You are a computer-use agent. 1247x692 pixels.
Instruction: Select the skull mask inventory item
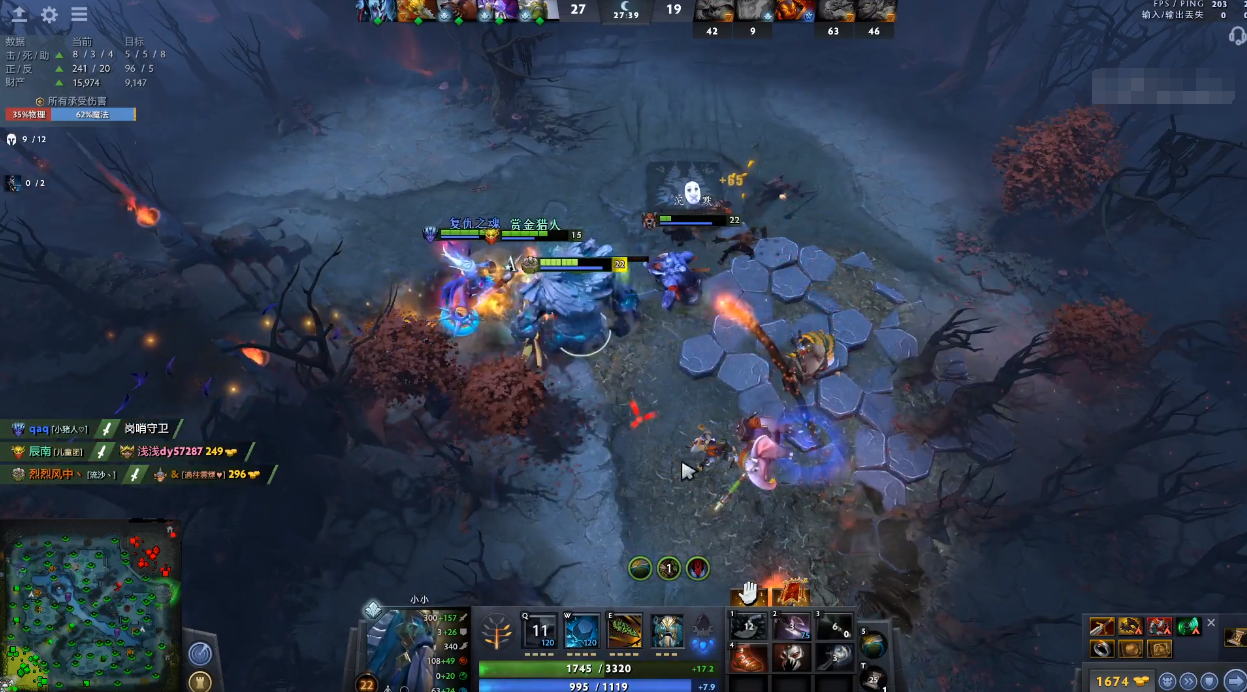pyautogui.click(x=790, y=658)
